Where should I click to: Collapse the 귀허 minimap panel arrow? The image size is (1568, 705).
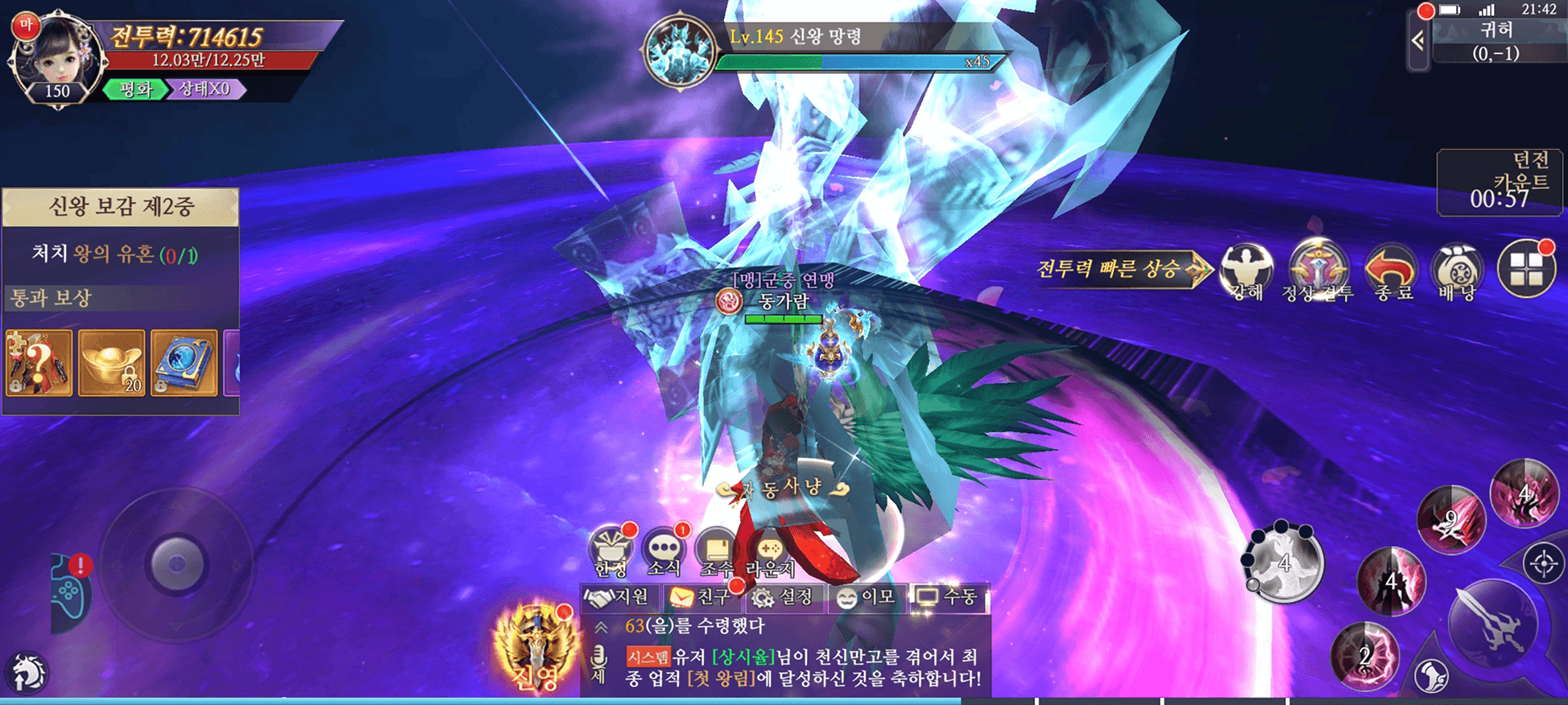[x=1418, y=40]
